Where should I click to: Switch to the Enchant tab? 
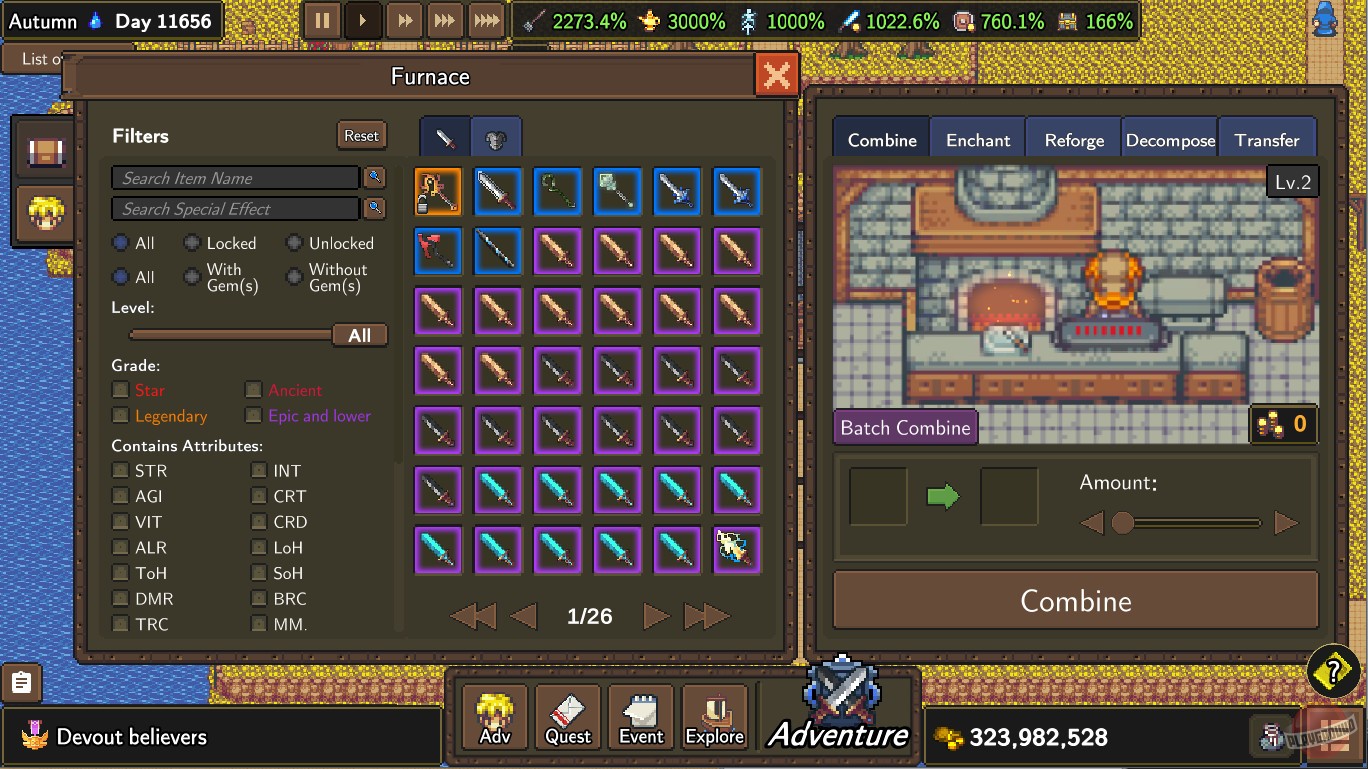coord(977,139)
